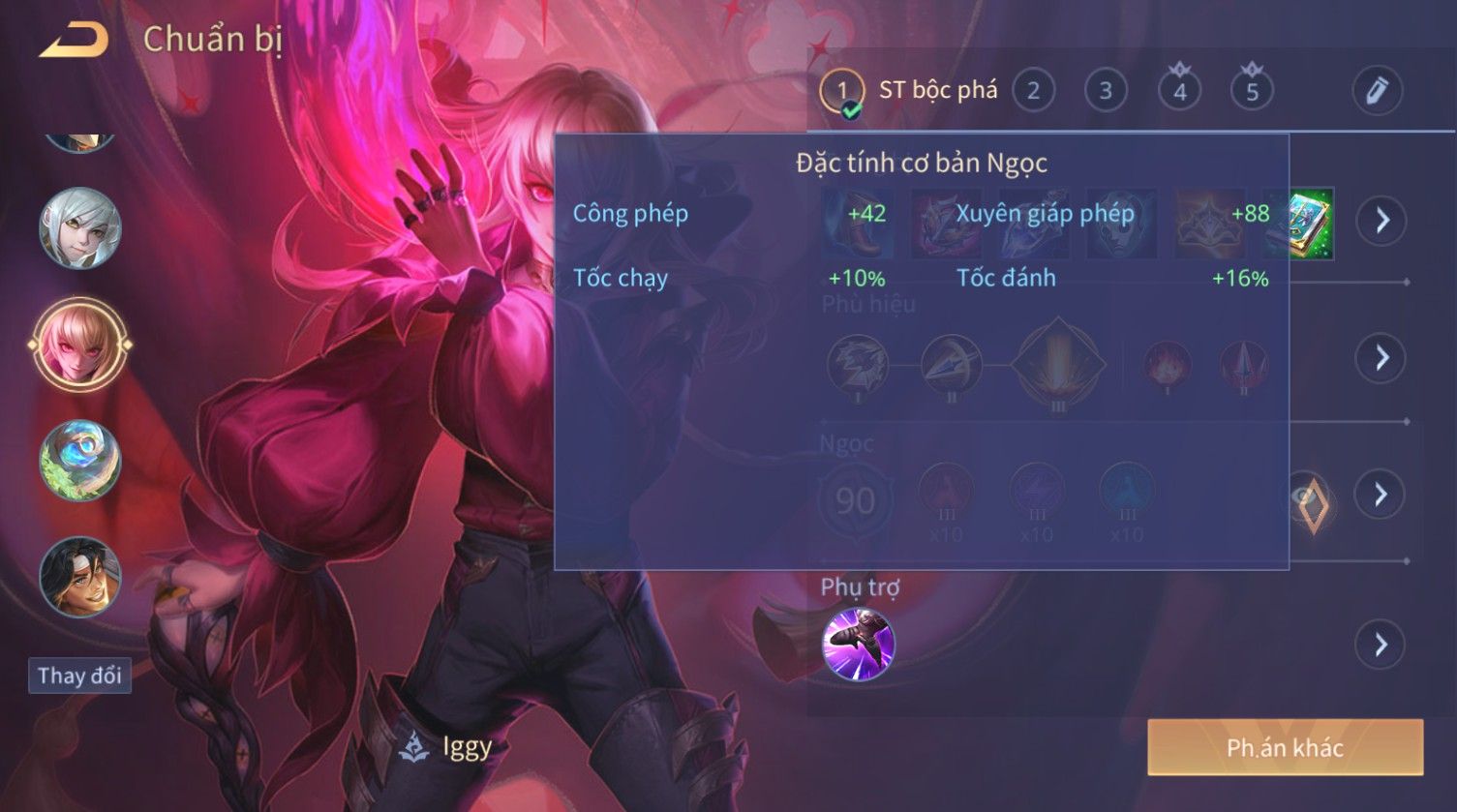Toggle the orange eye diamond icon
Image resolution: width=1457 pixels, height=812 pixels.
[1312, 499]
